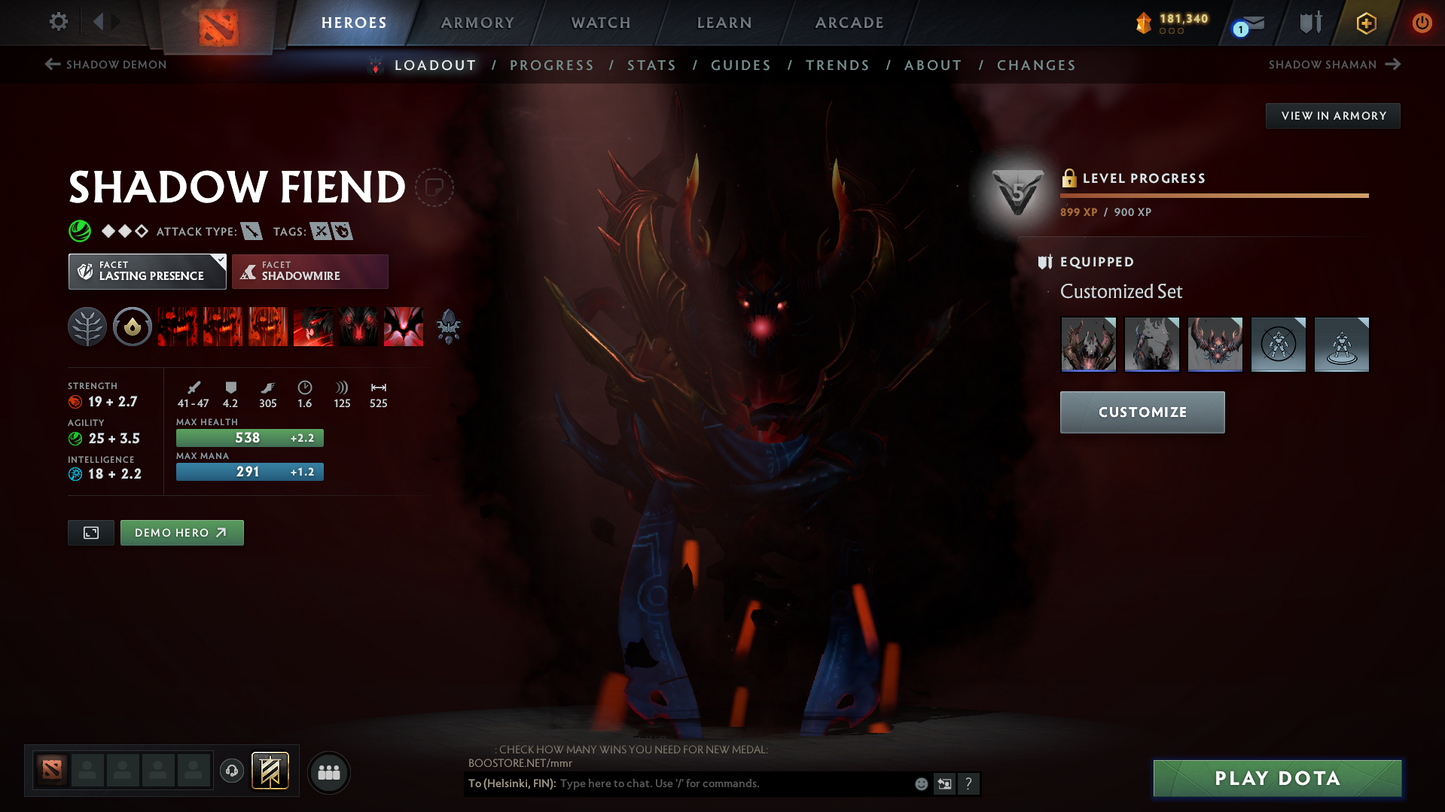1445x812 pixels.
Task: Select the Lasting Presence facet
Action: coord(147,271)
